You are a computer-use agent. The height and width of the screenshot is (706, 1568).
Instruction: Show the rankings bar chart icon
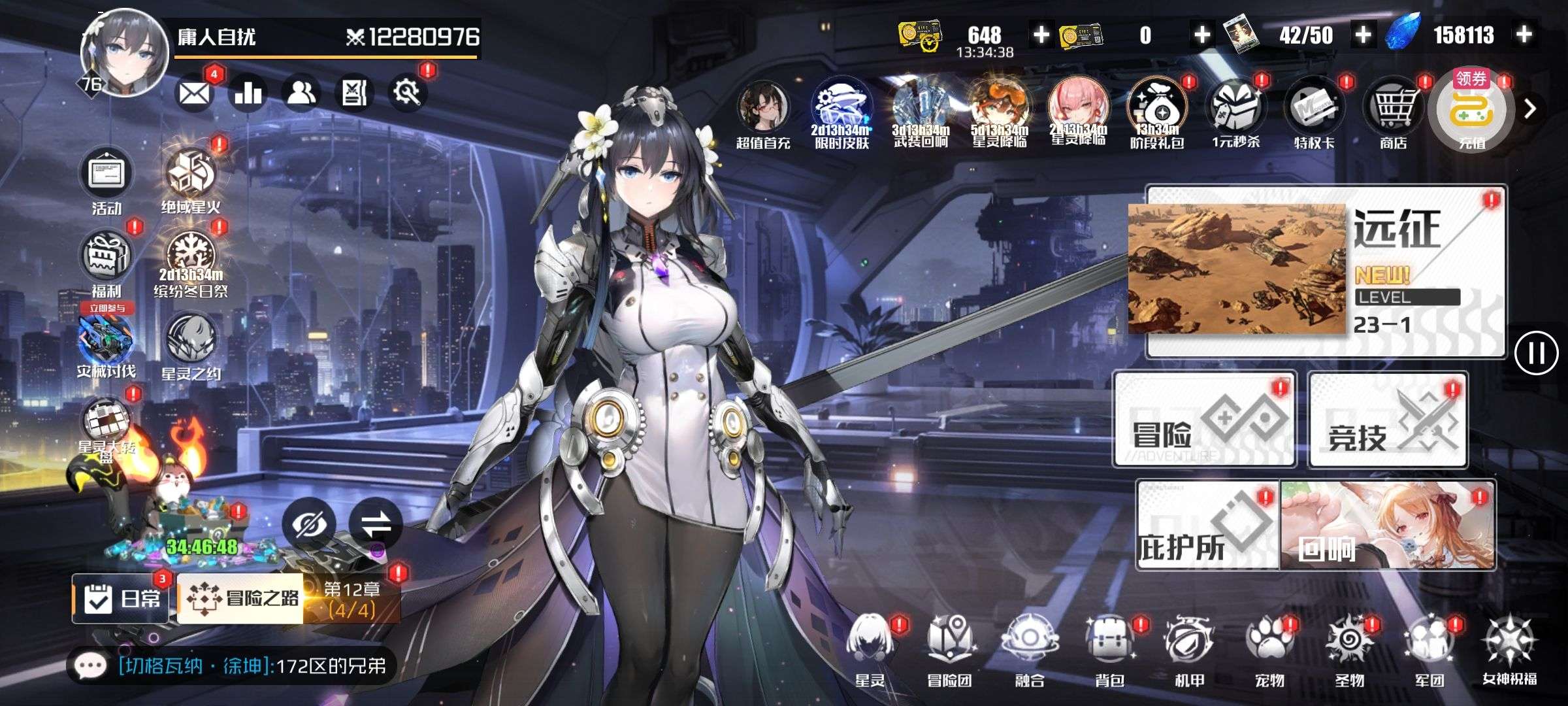coord(248,93)
